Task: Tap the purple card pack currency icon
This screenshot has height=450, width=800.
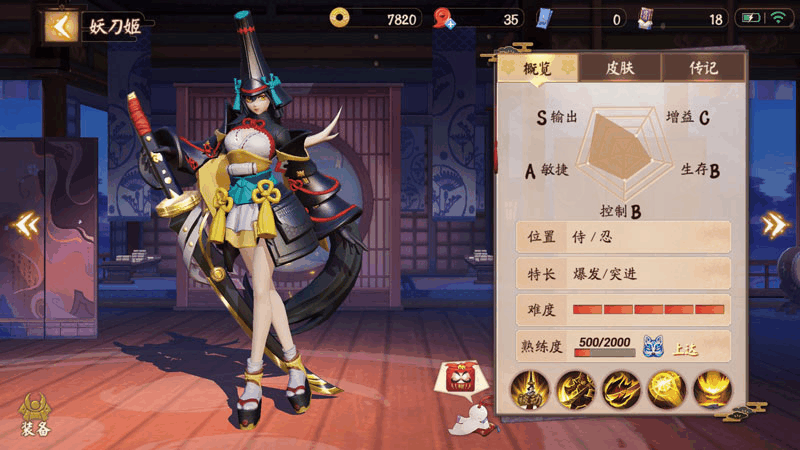Action: (647, 18)
